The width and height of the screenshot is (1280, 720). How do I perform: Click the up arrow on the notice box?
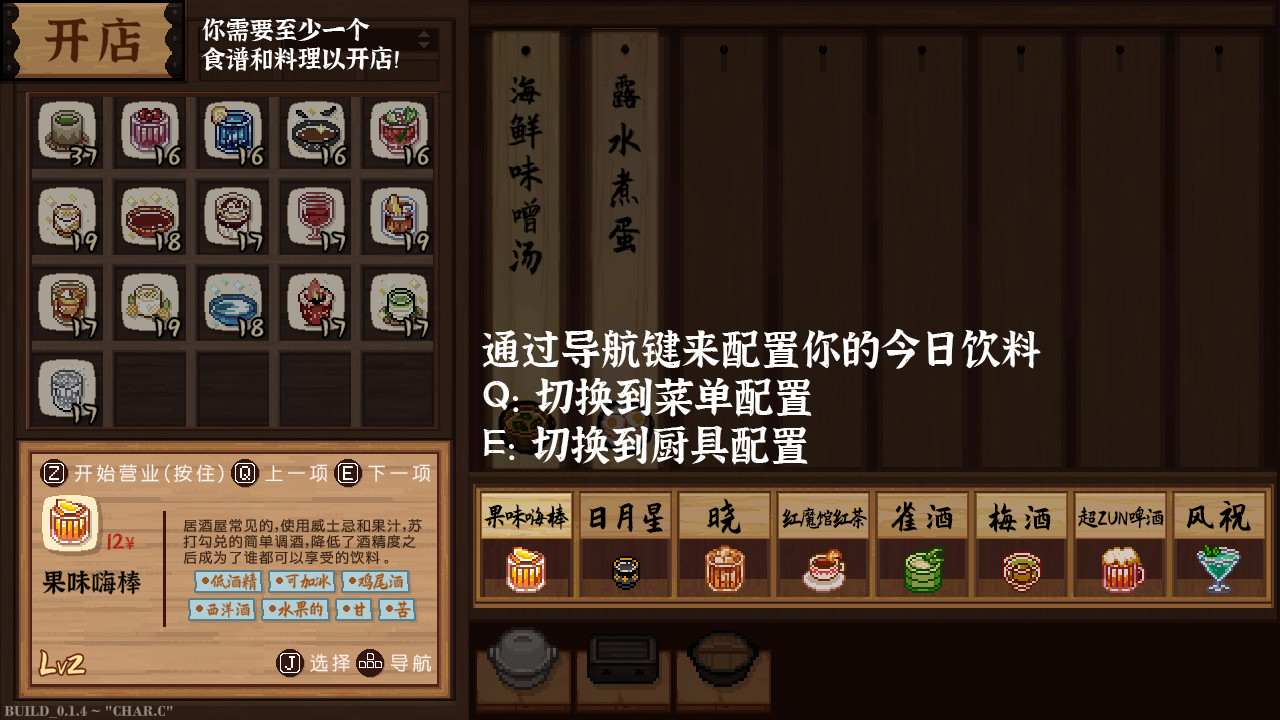point(424,34)
